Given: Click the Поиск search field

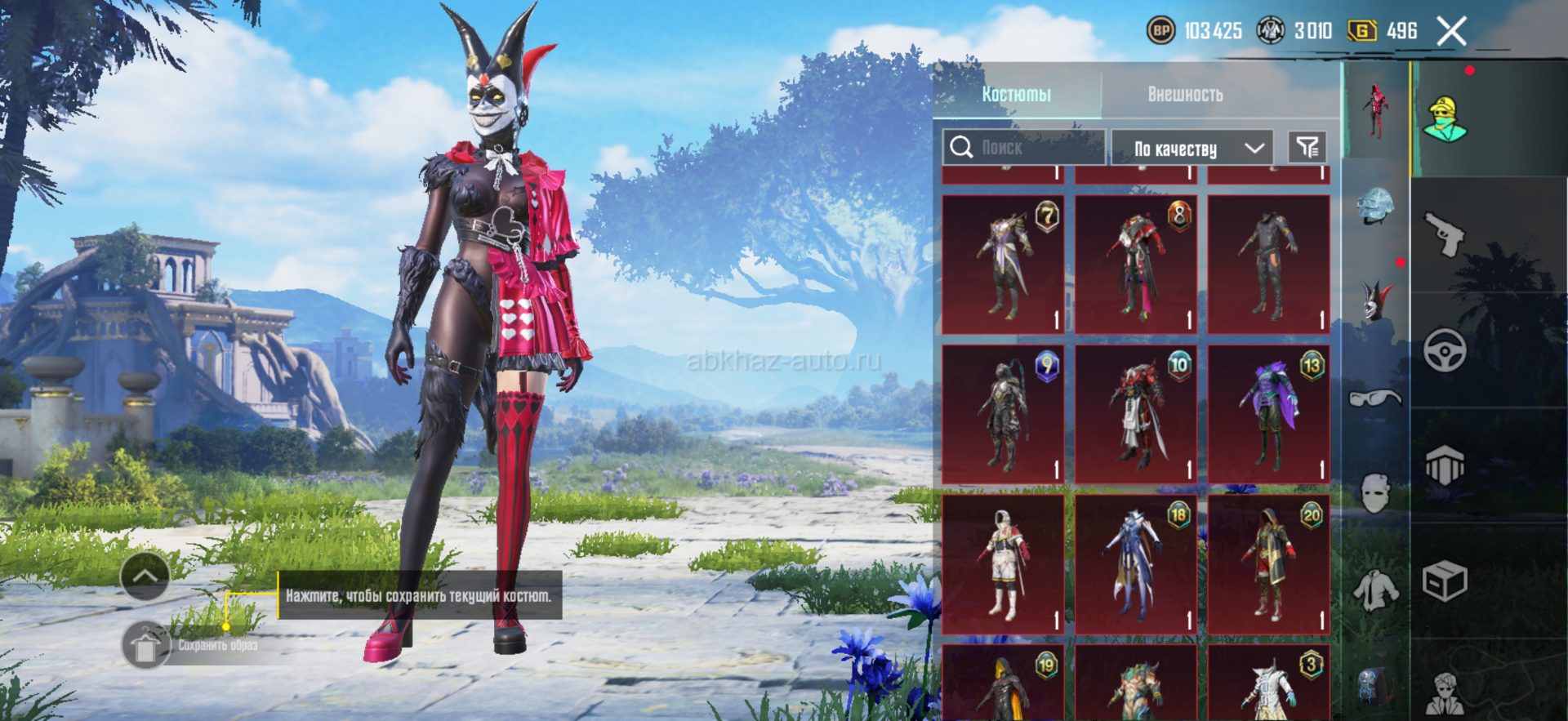Looking at the screenshot, I should (x=1023, y=148).
